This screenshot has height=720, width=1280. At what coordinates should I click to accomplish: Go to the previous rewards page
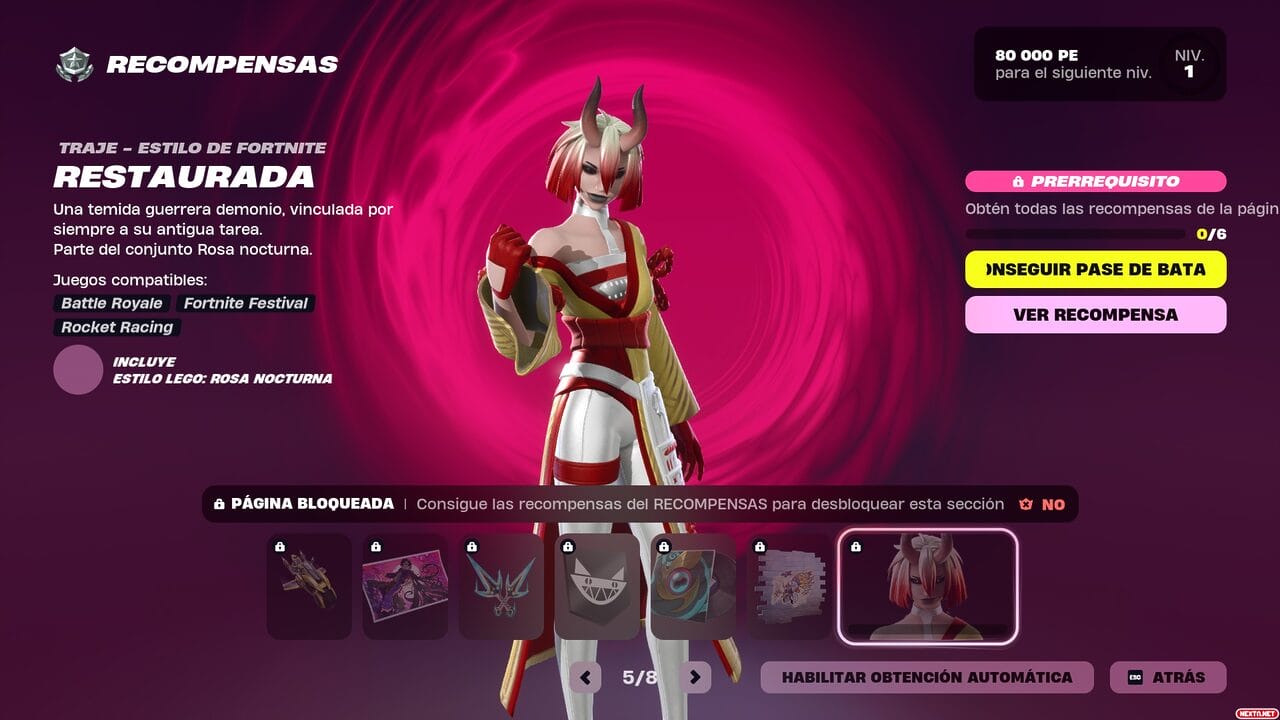(x=585, y=677)
